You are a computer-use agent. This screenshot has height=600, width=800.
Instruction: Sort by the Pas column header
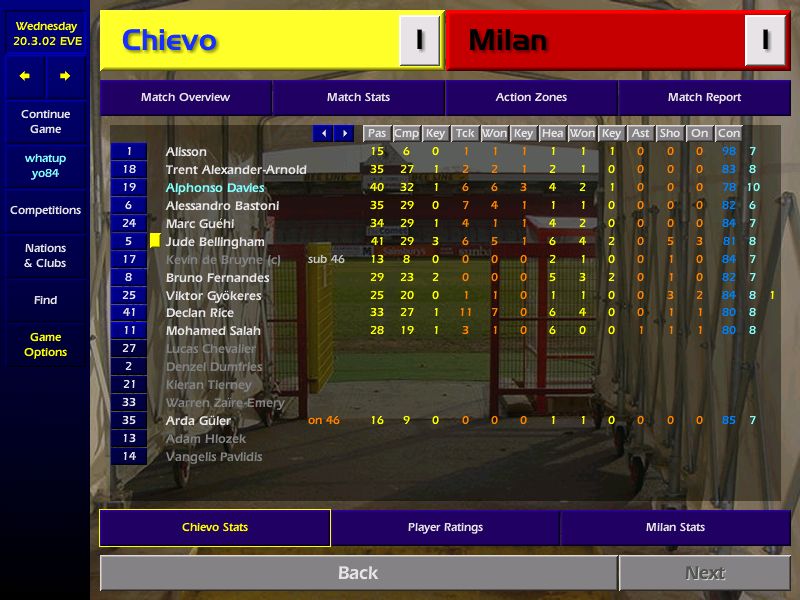(x=376, y=133)
